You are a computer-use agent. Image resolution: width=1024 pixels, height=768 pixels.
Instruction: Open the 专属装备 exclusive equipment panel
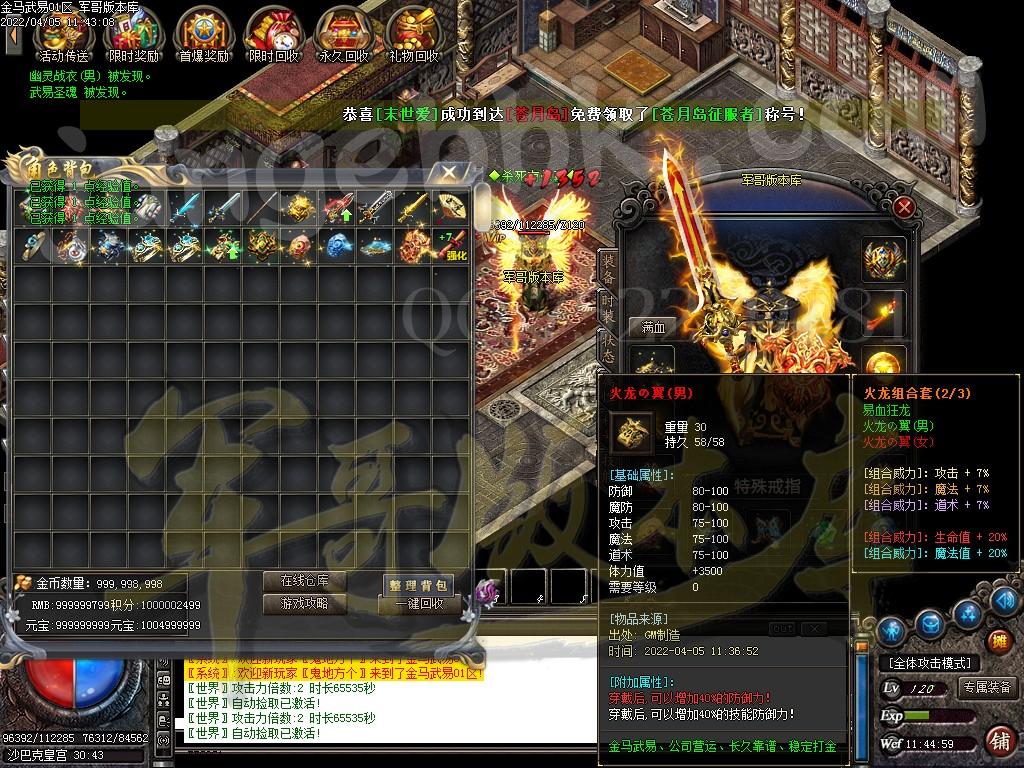point(986,688)
